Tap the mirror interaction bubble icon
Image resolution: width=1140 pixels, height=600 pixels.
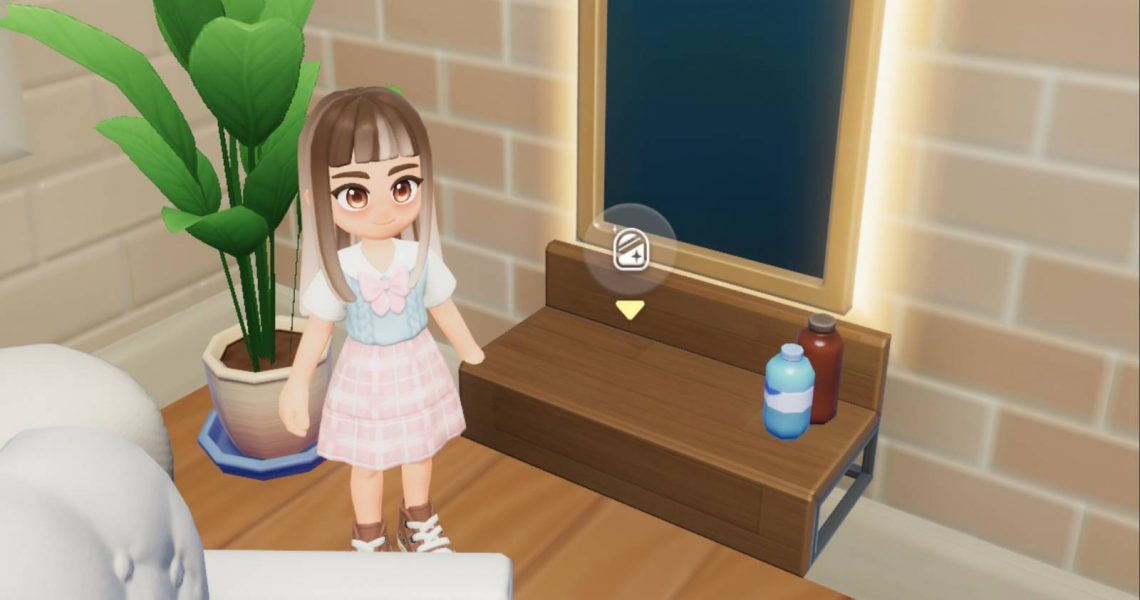click(x=629, y=249)
